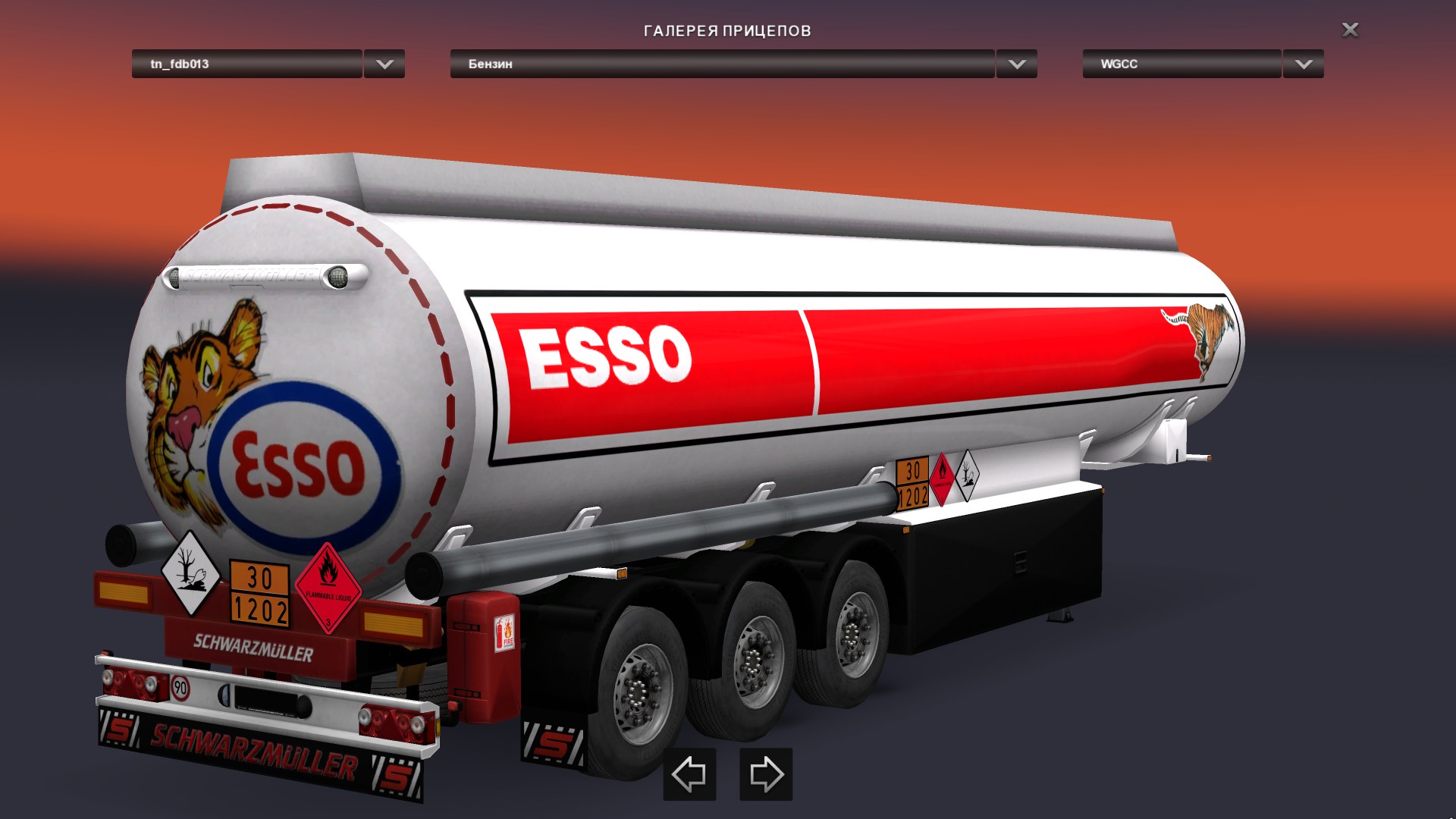
Task: Click the ГАЛЕРЕЯ ПРИЦЕПОВ title heading
Action: click(x=727, y=31)
